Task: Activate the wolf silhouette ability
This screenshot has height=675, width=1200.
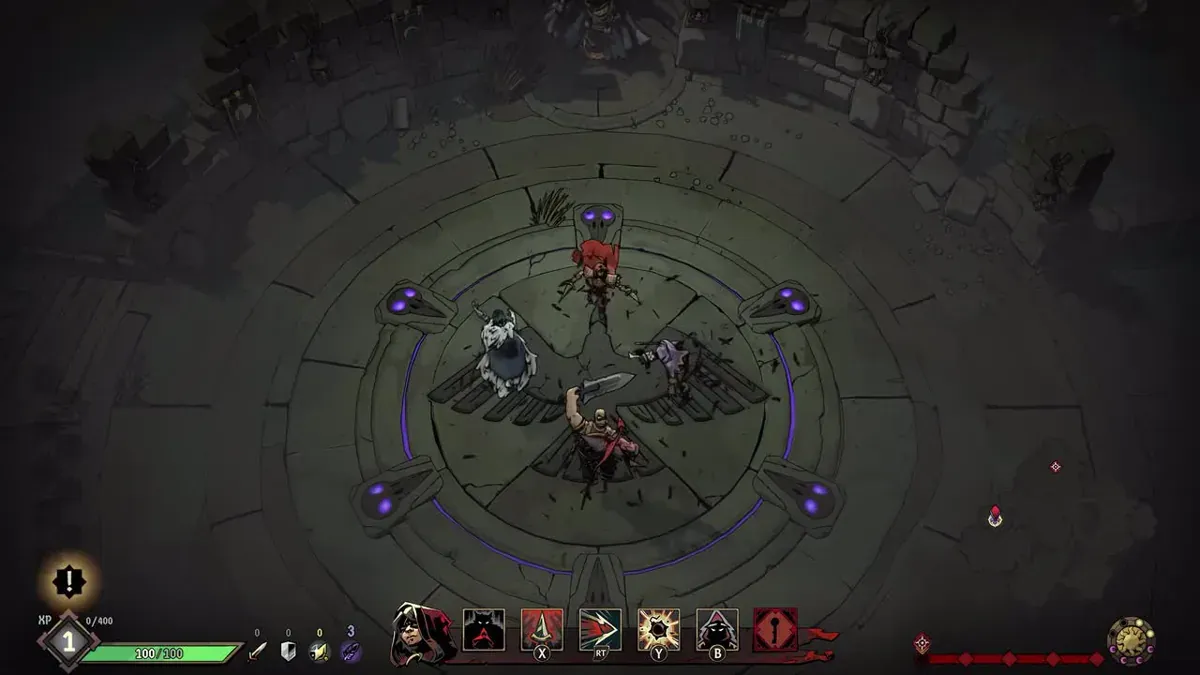Action: click(x=483, y=630)
